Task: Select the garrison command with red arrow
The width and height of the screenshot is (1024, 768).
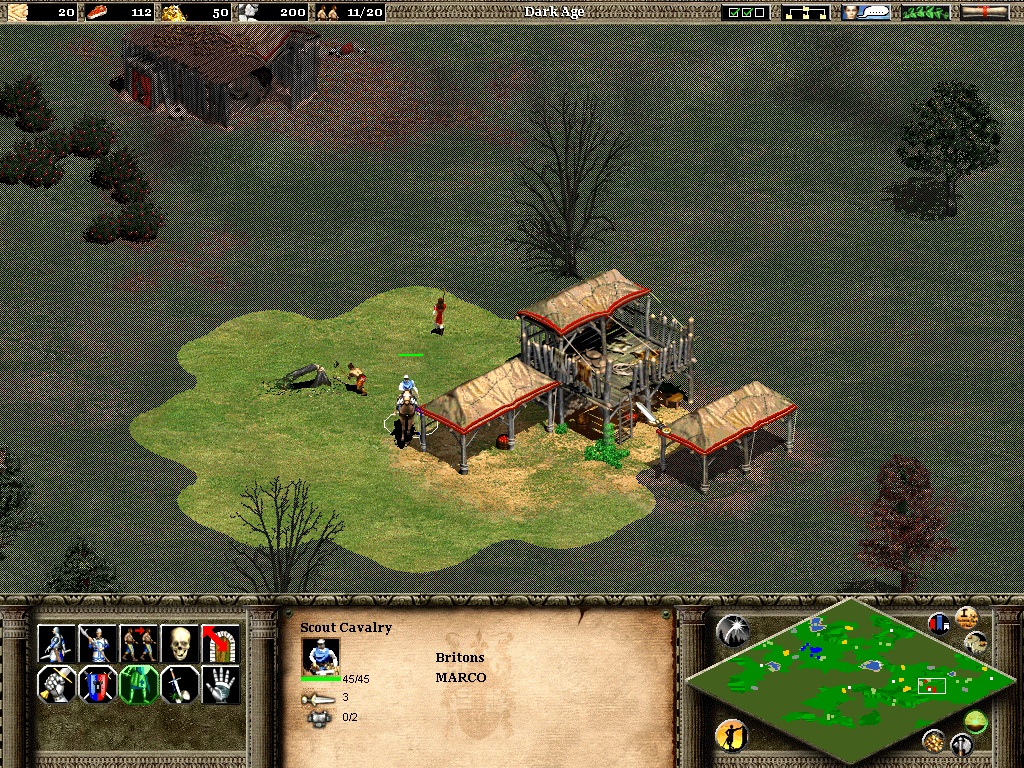Action: 220,644
